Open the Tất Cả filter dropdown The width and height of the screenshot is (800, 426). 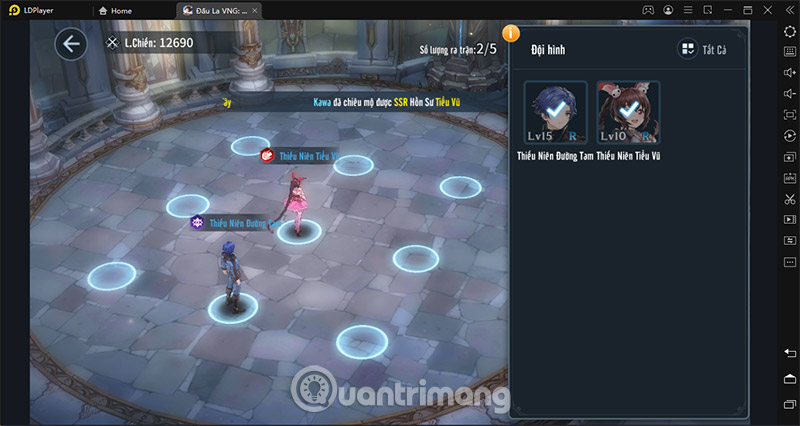point(702,49)
